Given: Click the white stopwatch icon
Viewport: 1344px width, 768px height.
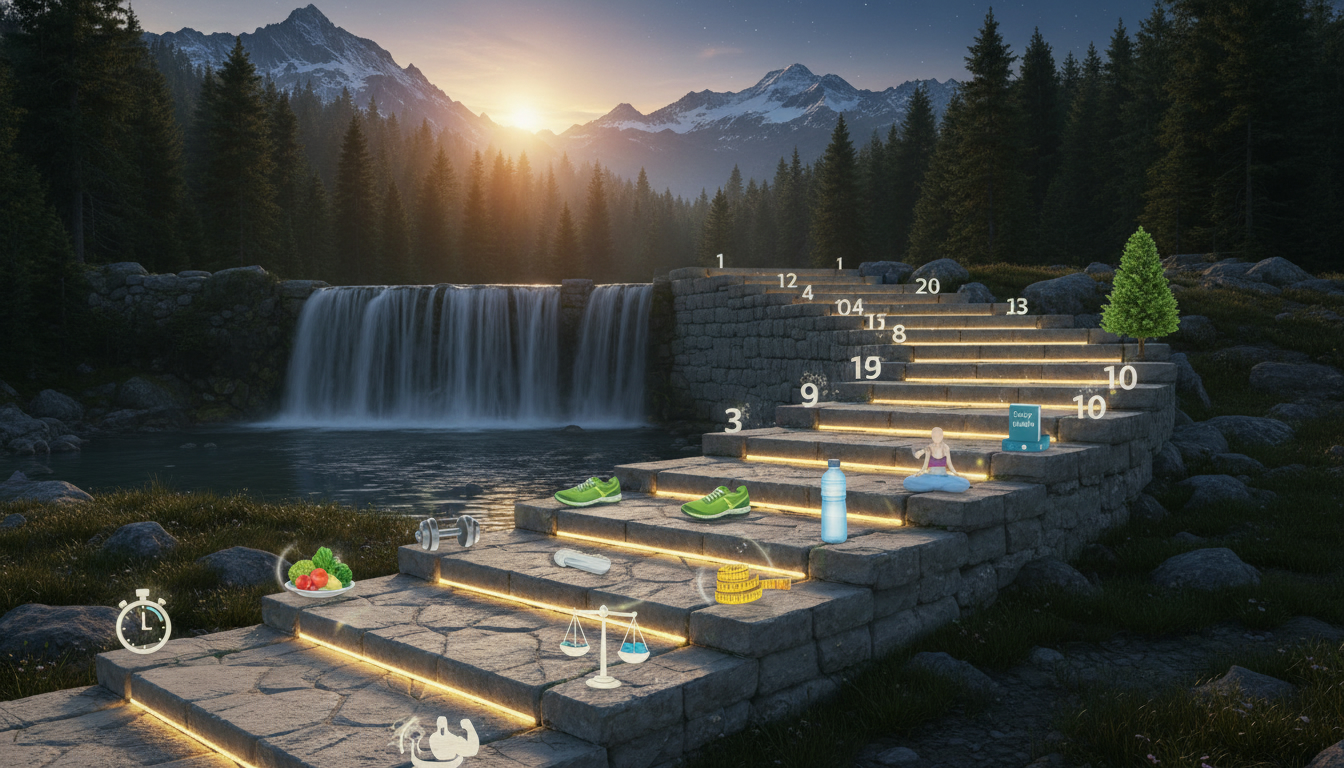Looking at the screenshot, I should [143, 623].
